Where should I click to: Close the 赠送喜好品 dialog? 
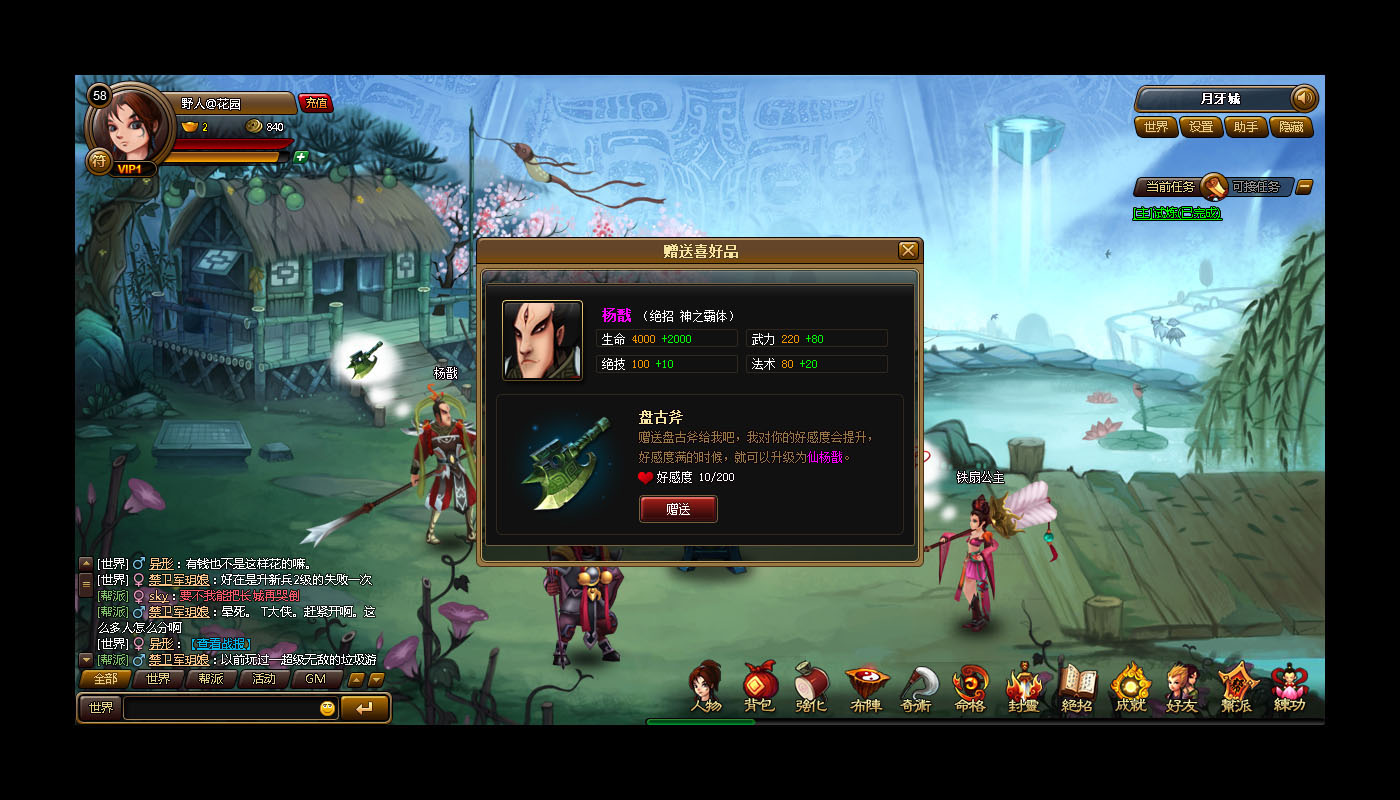pos(908,250)
